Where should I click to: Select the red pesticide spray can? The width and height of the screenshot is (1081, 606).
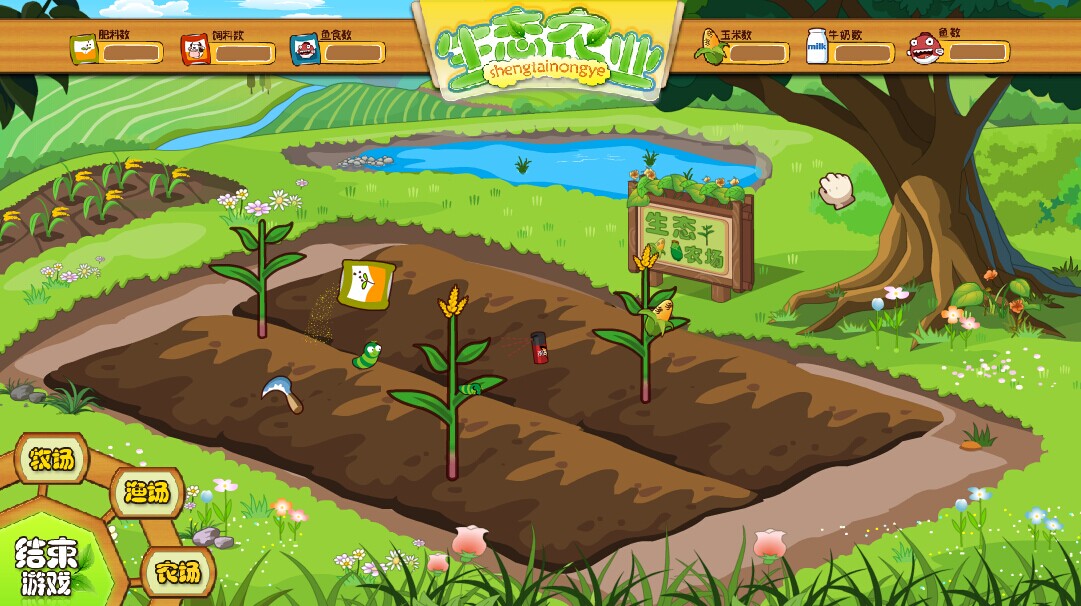click(540, 348)
